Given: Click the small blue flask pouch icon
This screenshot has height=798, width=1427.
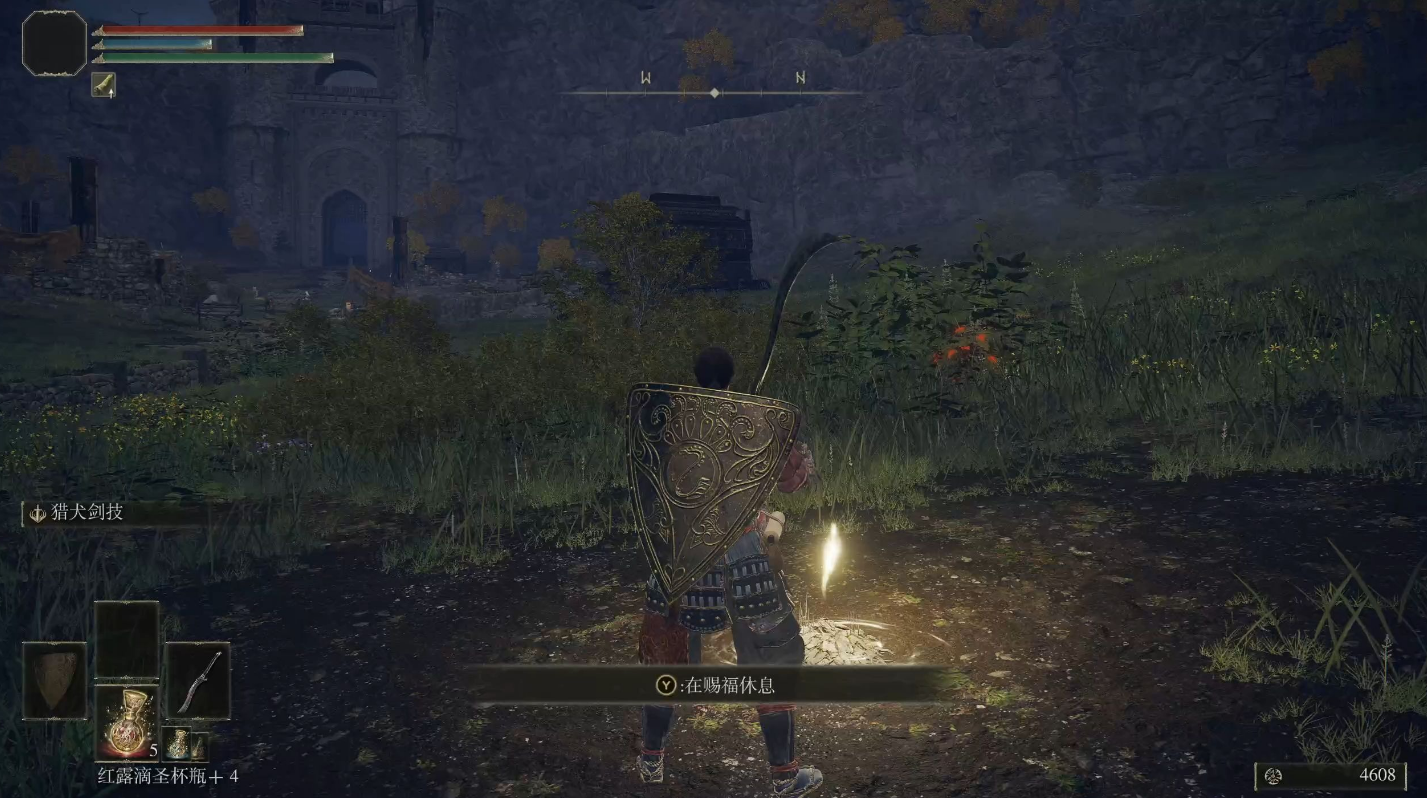Looking at the screenshot, I should point(179,743).
